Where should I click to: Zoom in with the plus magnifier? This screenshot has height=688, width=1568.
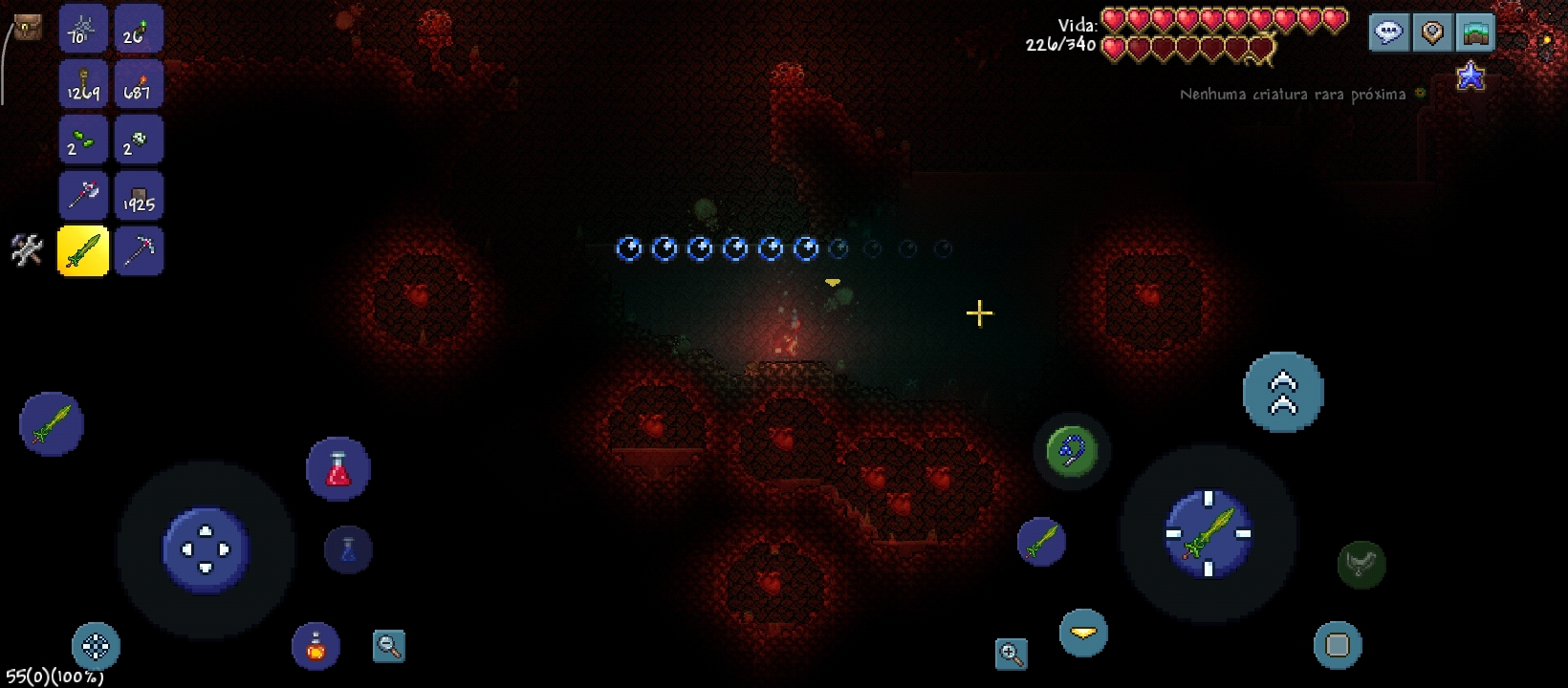click(x=1012, y=654)
